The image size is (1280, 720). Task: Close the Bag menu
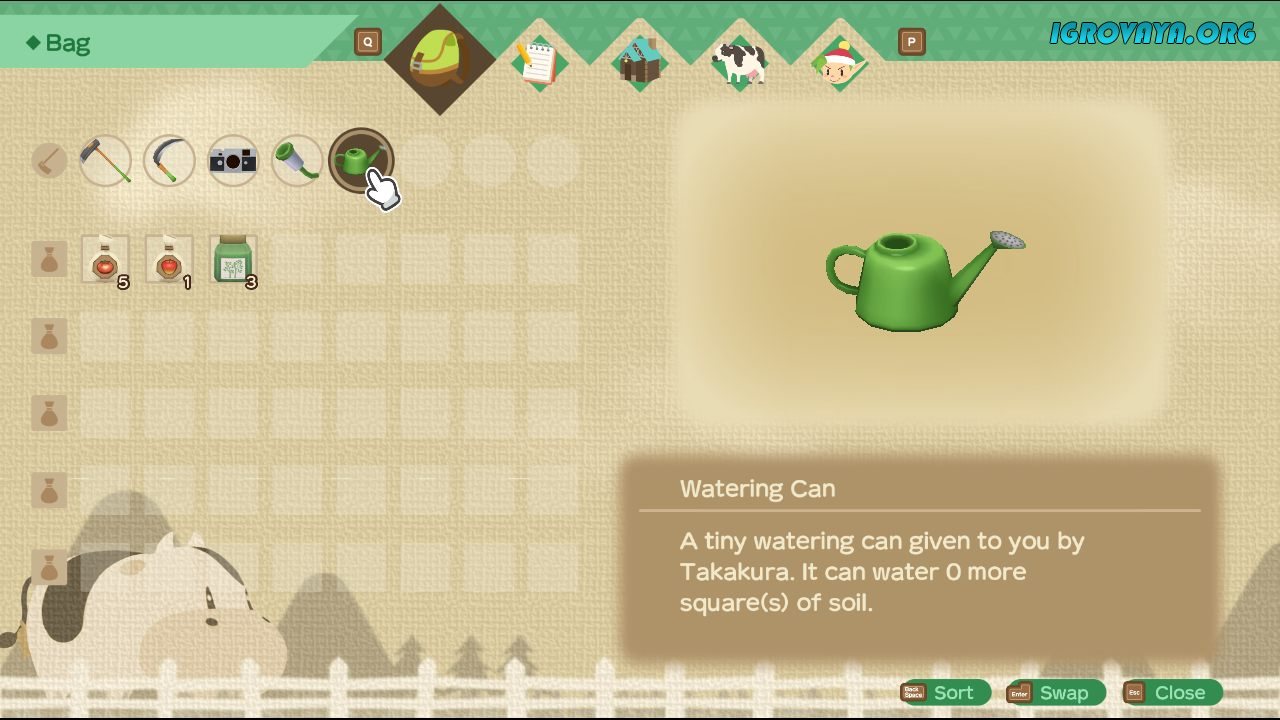[x=1172, y=693]
